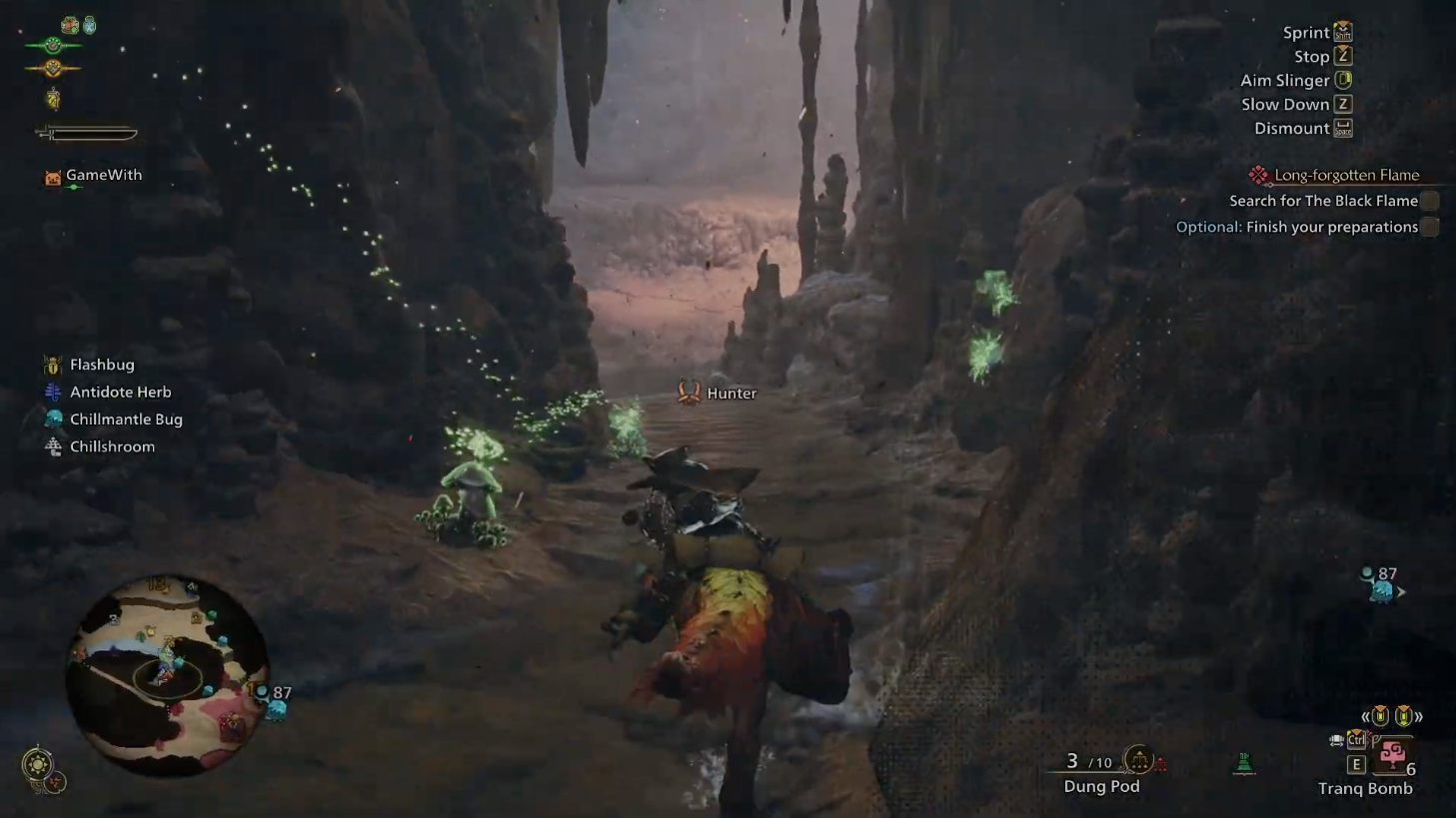
Task: Click the Chillshroom icon
Action: click(x=51, y=445)
